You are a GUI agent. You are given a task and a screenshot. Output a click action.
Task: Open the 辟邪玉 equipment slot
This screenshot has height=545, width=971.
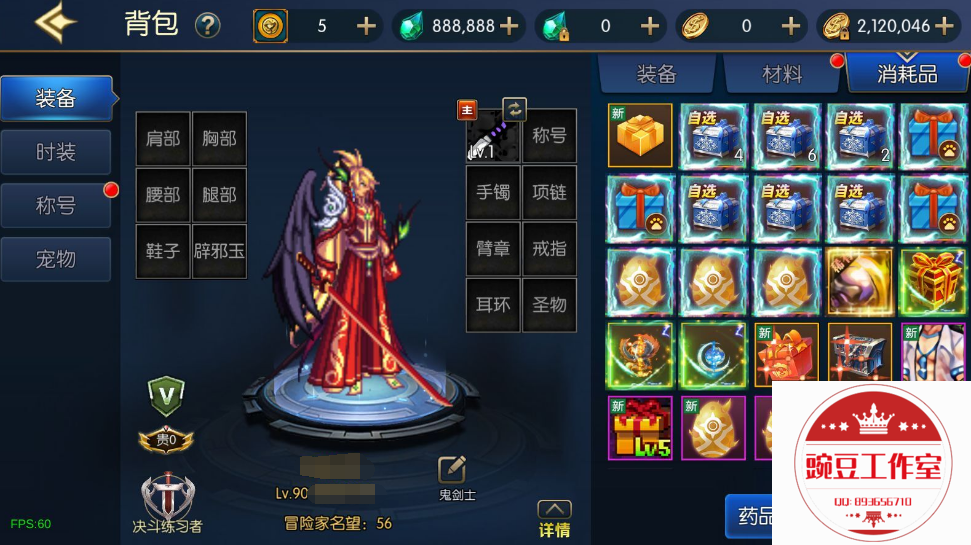(x=219, y=251)
